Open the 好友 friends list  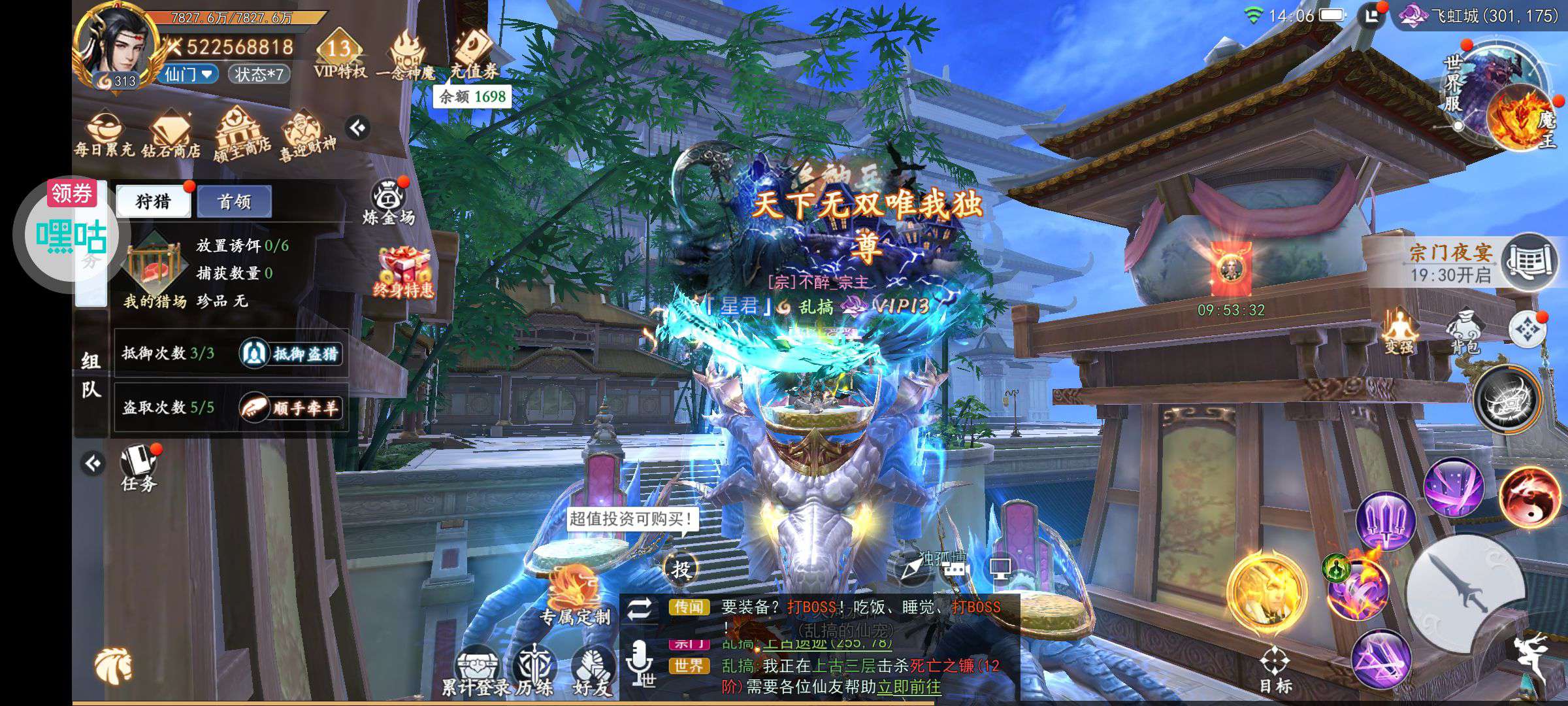tap(592, 670)
